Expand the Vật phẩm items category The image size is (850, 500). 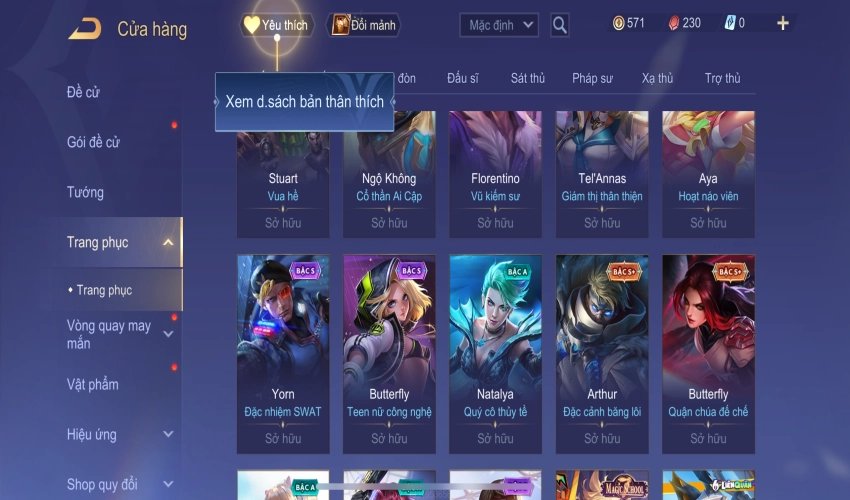93,385
